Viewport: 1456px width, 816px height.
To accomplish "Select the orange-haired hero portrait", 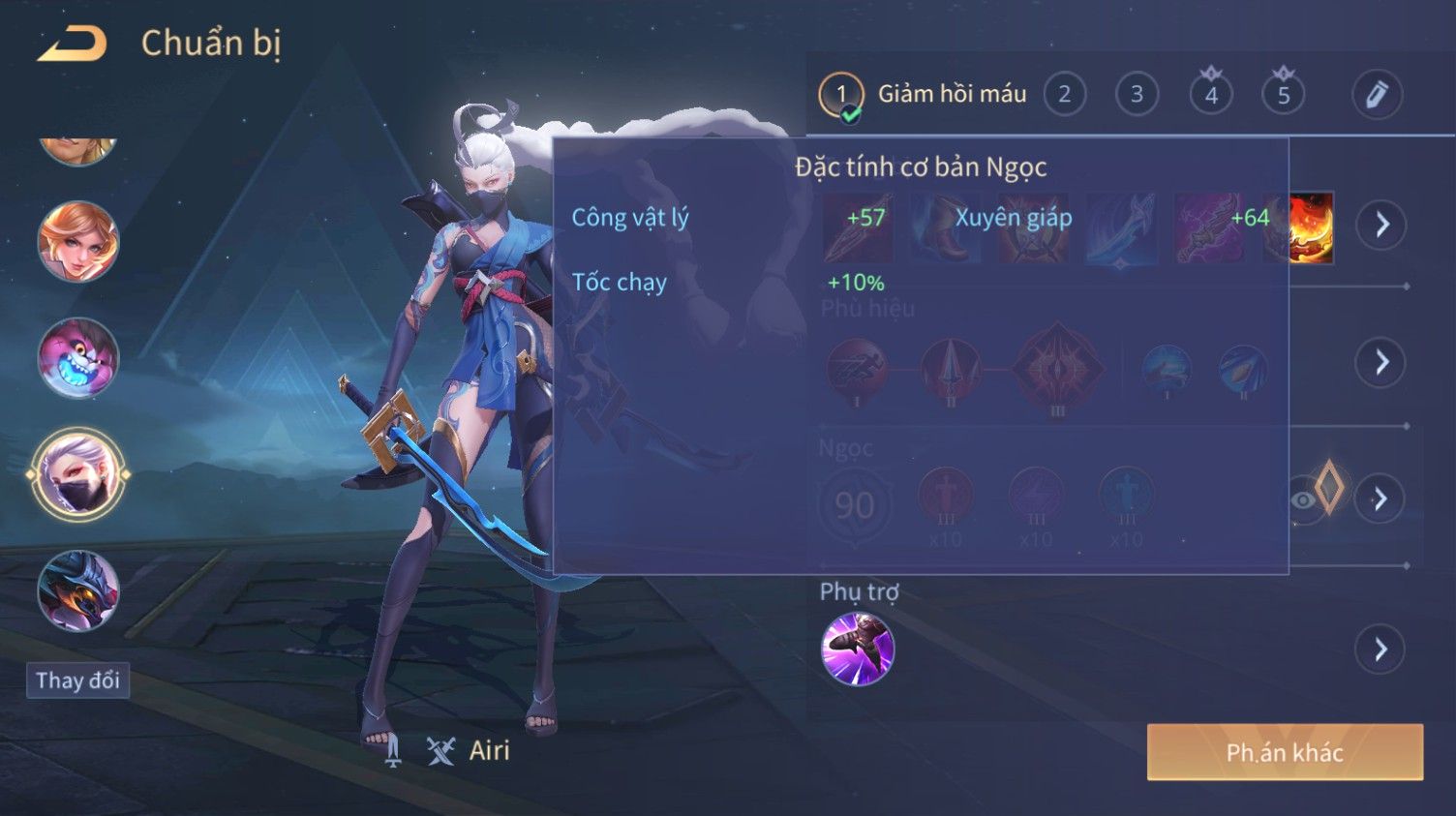I will tap(78, 242).
